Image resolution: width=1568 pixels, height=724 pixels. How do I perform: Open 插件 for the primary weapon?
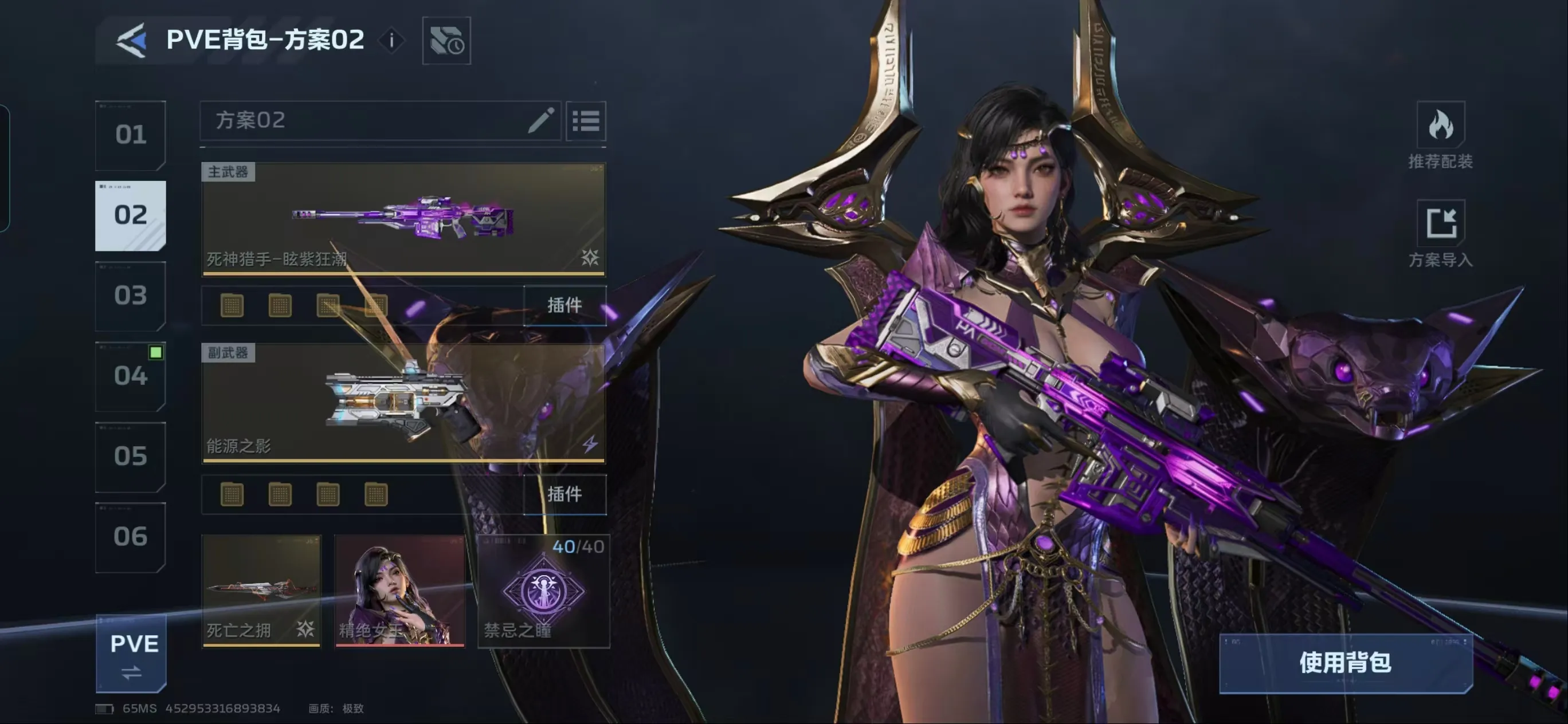pyautogui.click(x=565, y=305)
